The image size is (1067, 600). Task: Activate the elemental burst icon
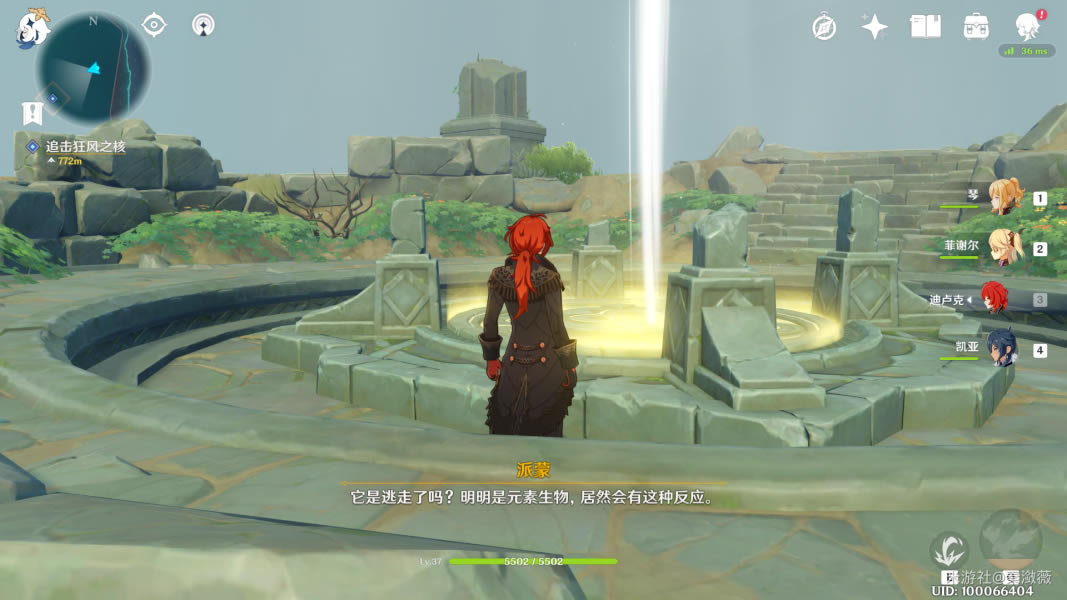coord(1011,540)
